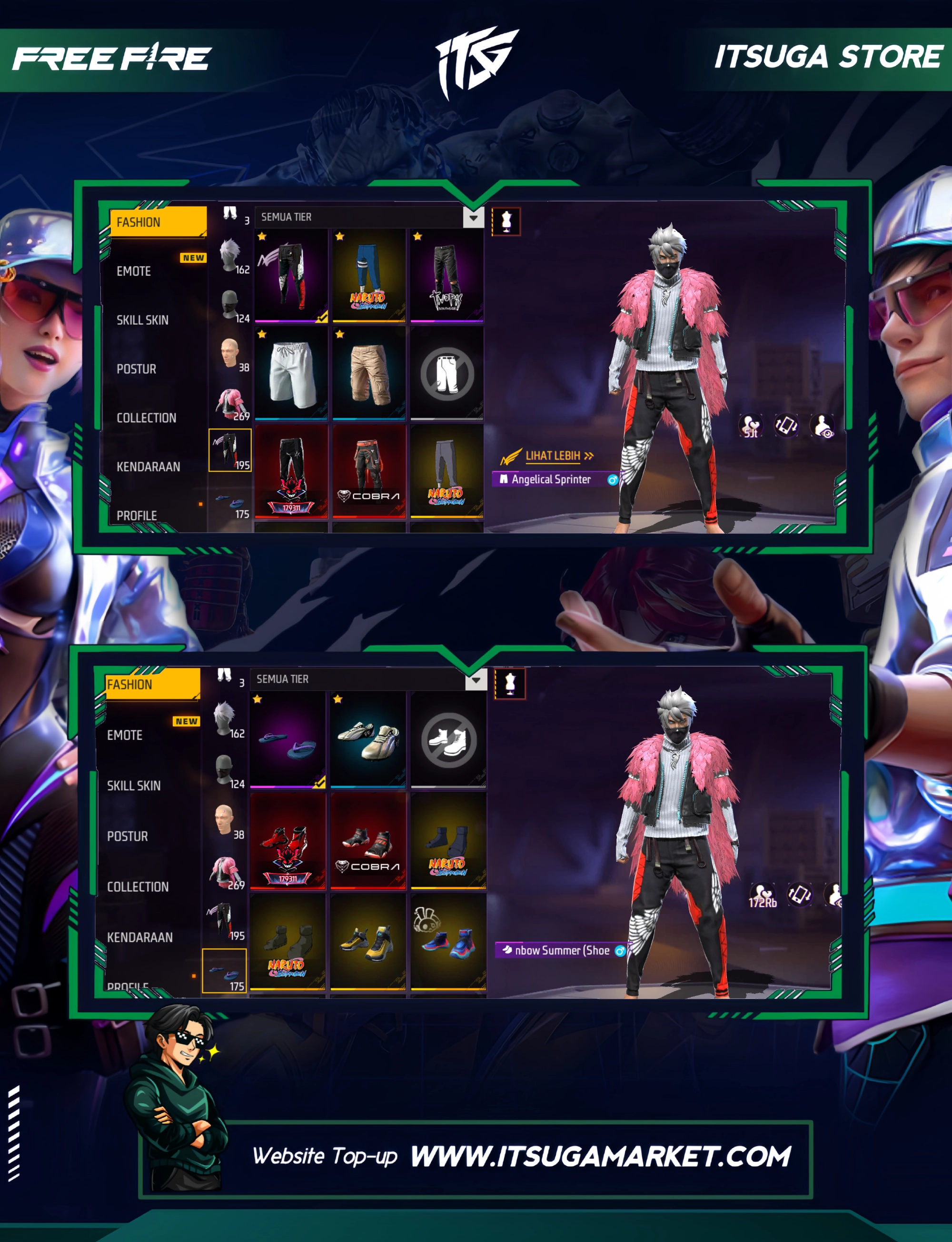Choose the Cobra pants item

(369, 471)
